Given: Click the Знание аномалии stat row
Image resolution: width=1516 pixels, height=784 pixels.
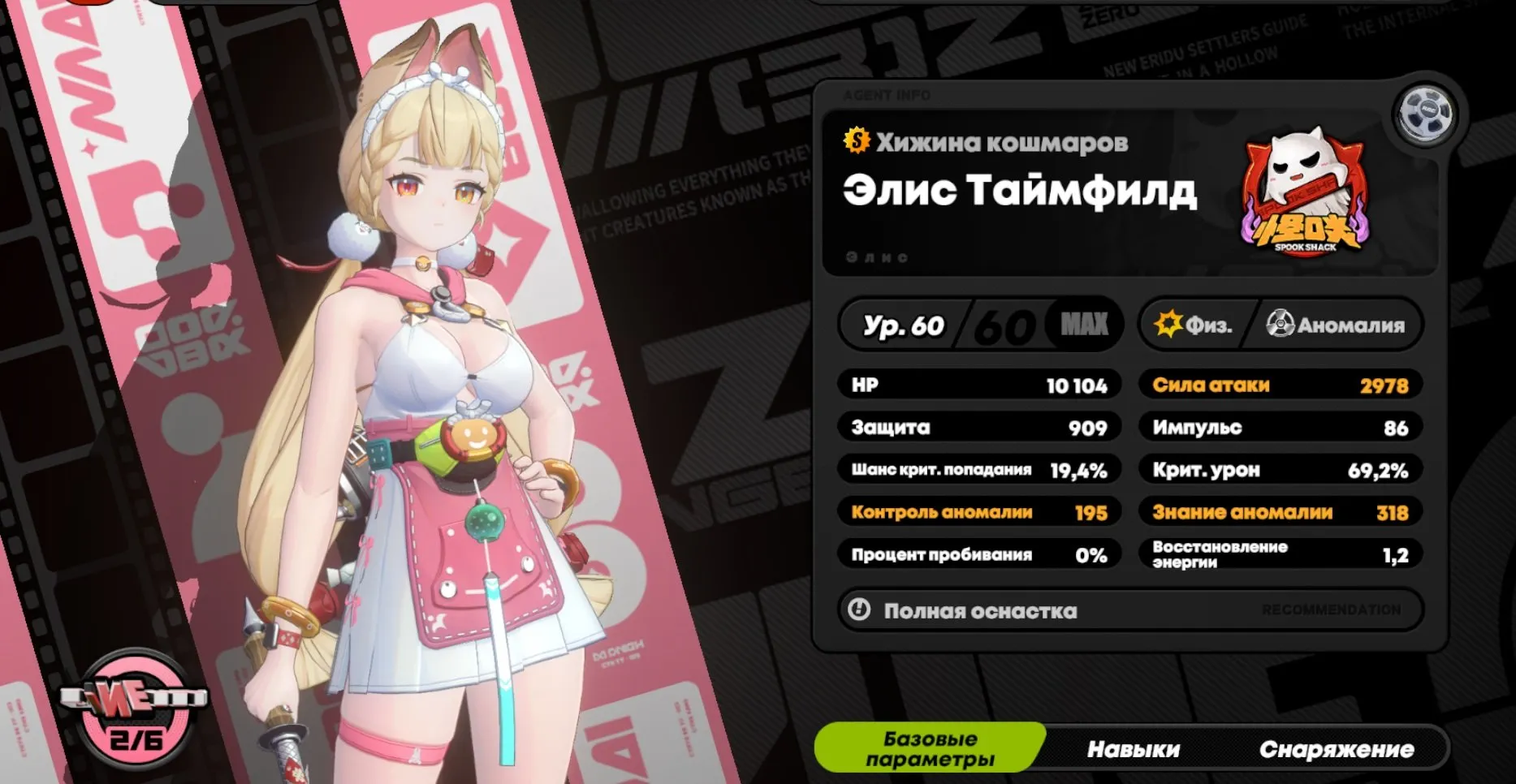Looking at the screenshot, I should point(1279,511).
